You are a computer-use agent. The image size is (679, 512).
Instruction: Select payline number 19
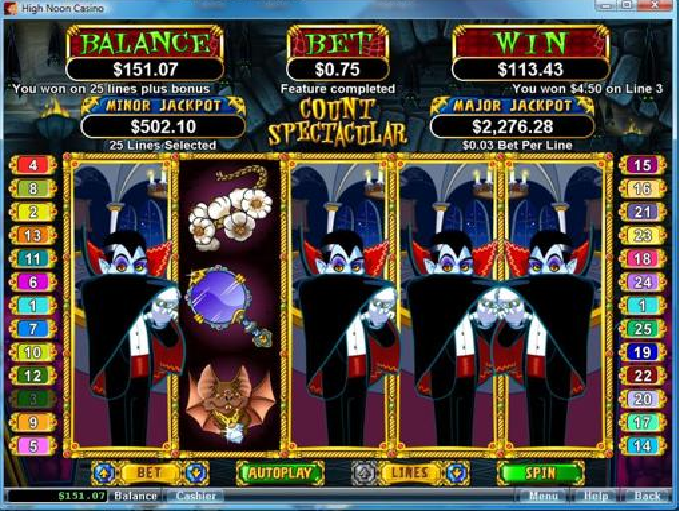[x=642, y=351]
